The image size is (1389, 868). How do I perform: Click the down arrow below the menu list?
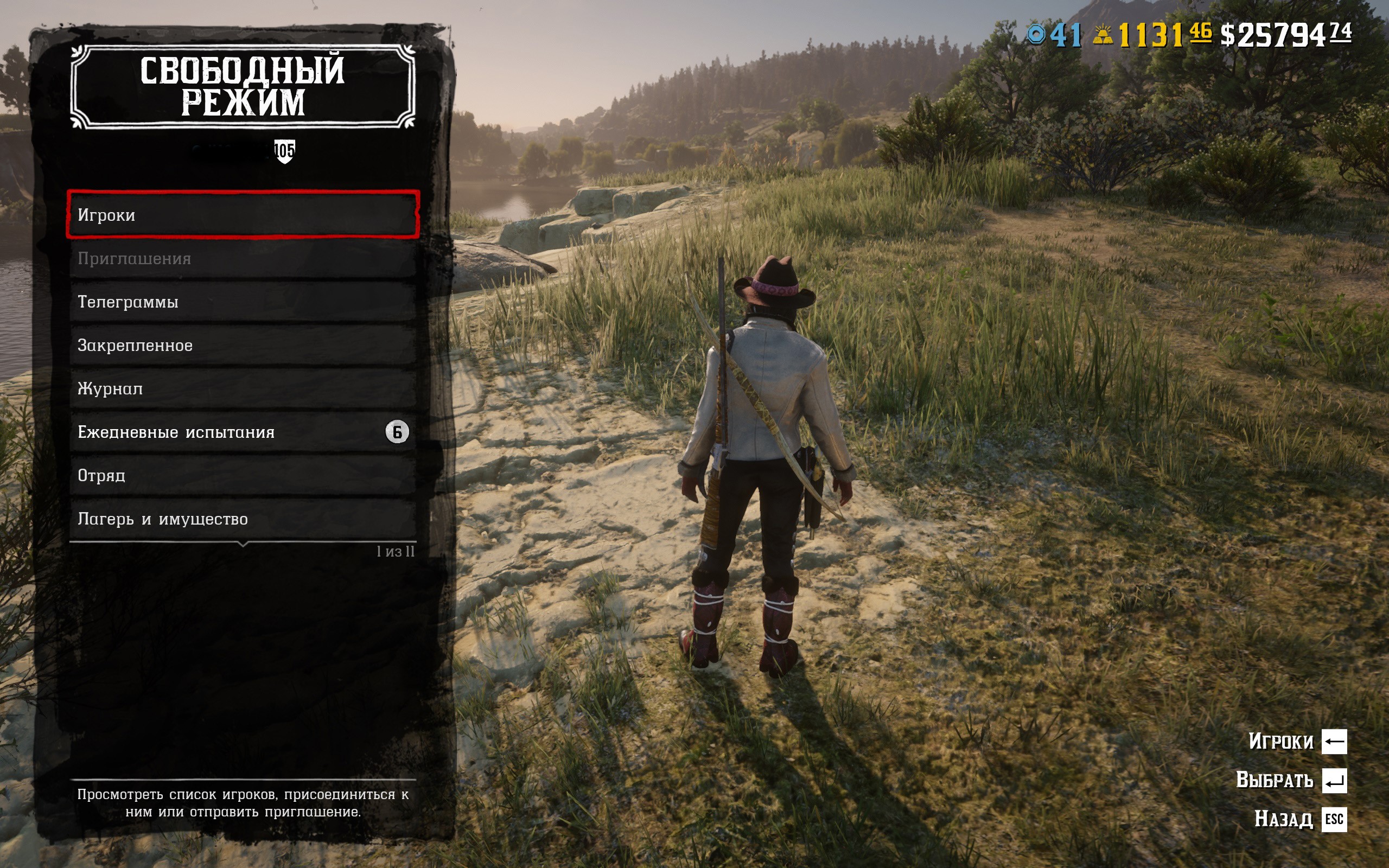tap(243, 544)
